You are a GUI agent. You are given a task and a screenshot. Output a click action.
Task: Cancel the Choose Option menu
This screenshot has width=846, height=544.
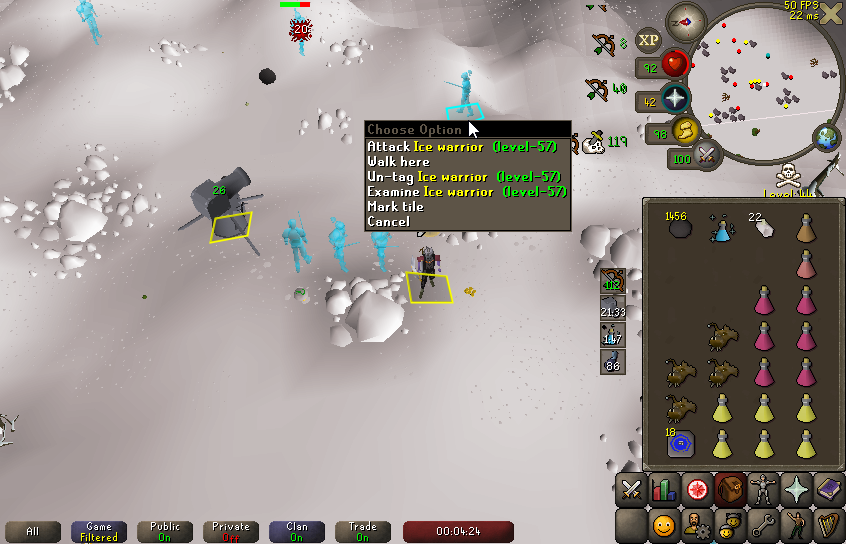coord(388,221)
